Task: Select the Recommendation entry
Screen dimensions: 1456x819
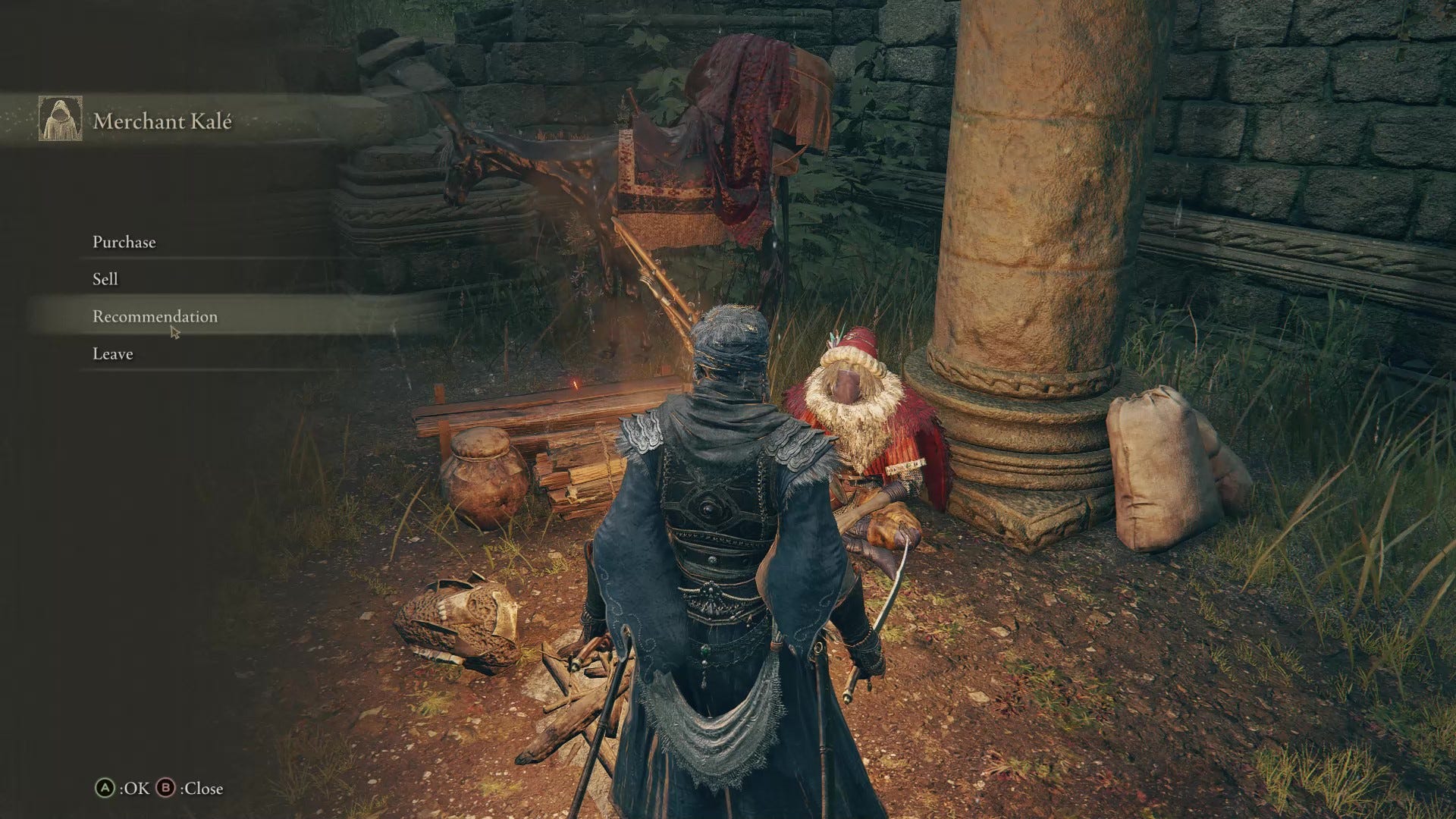Action: click(155, 316)
